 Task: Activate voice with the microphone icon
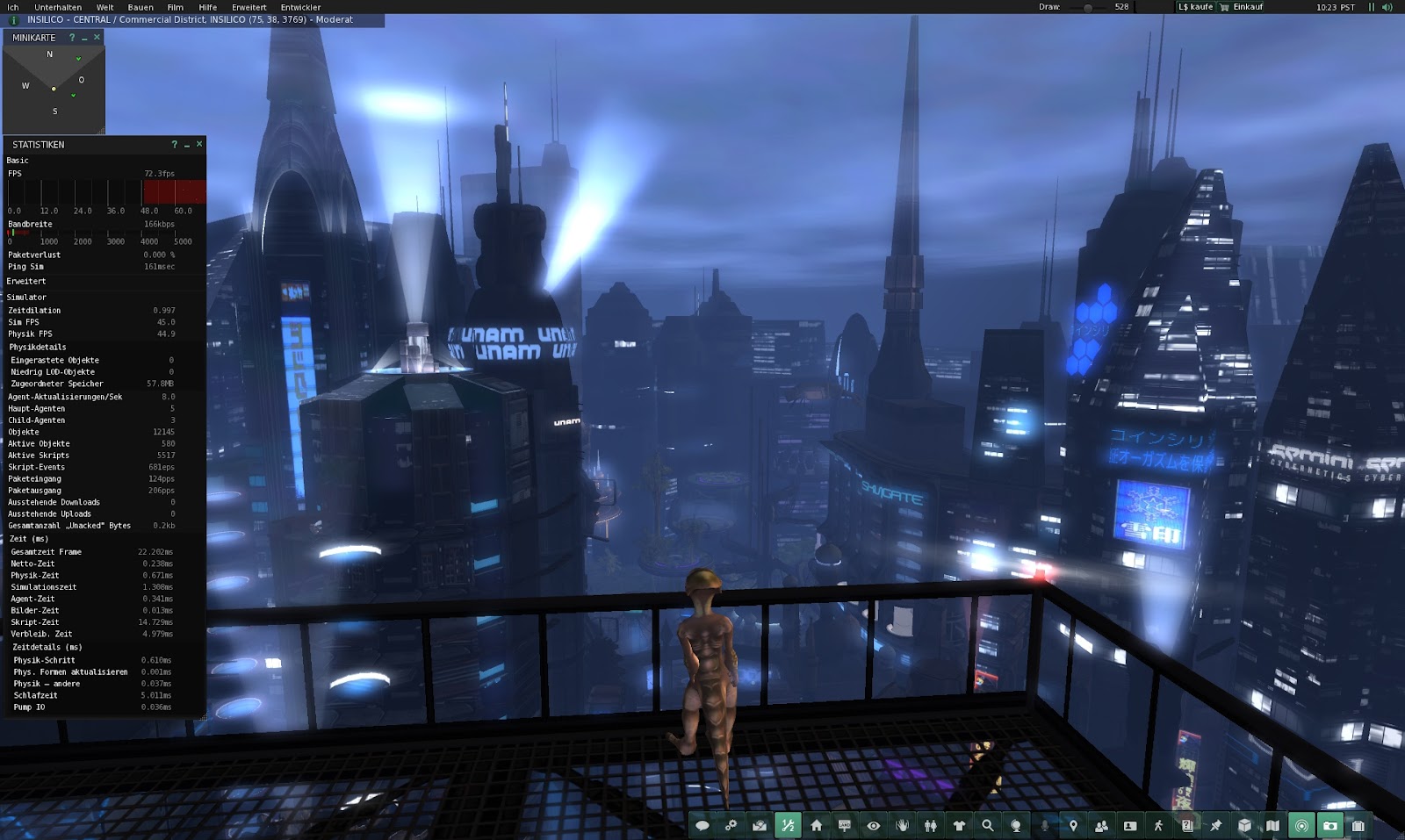[1045, 826]
